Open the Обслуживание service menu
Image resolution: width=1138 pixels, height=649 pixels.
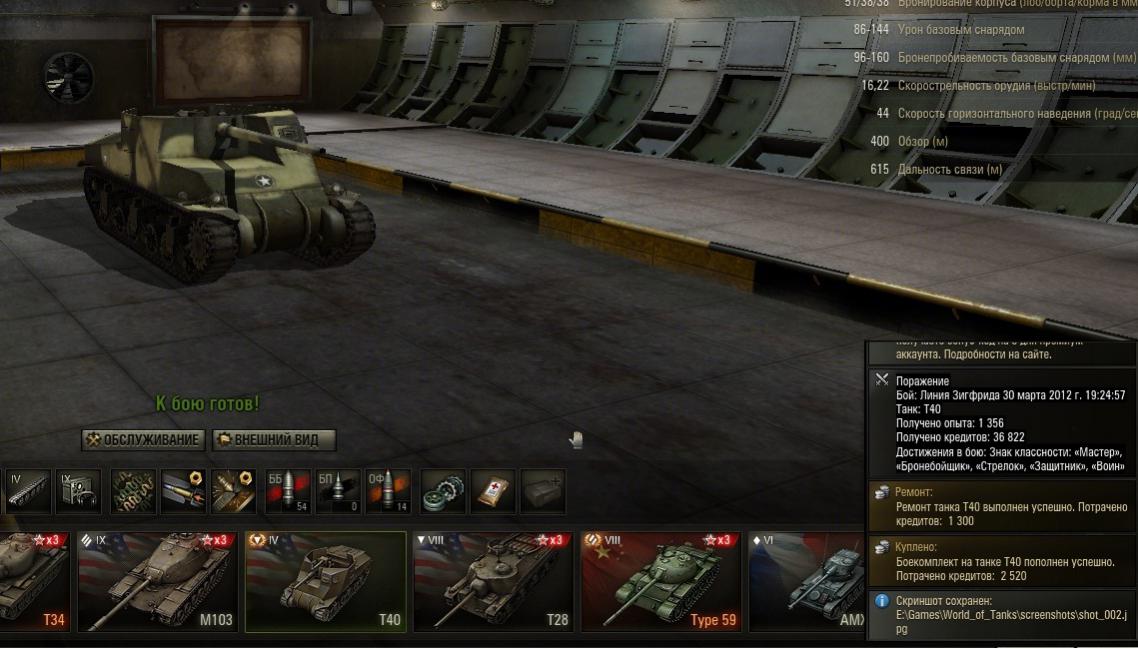point(143,440)
